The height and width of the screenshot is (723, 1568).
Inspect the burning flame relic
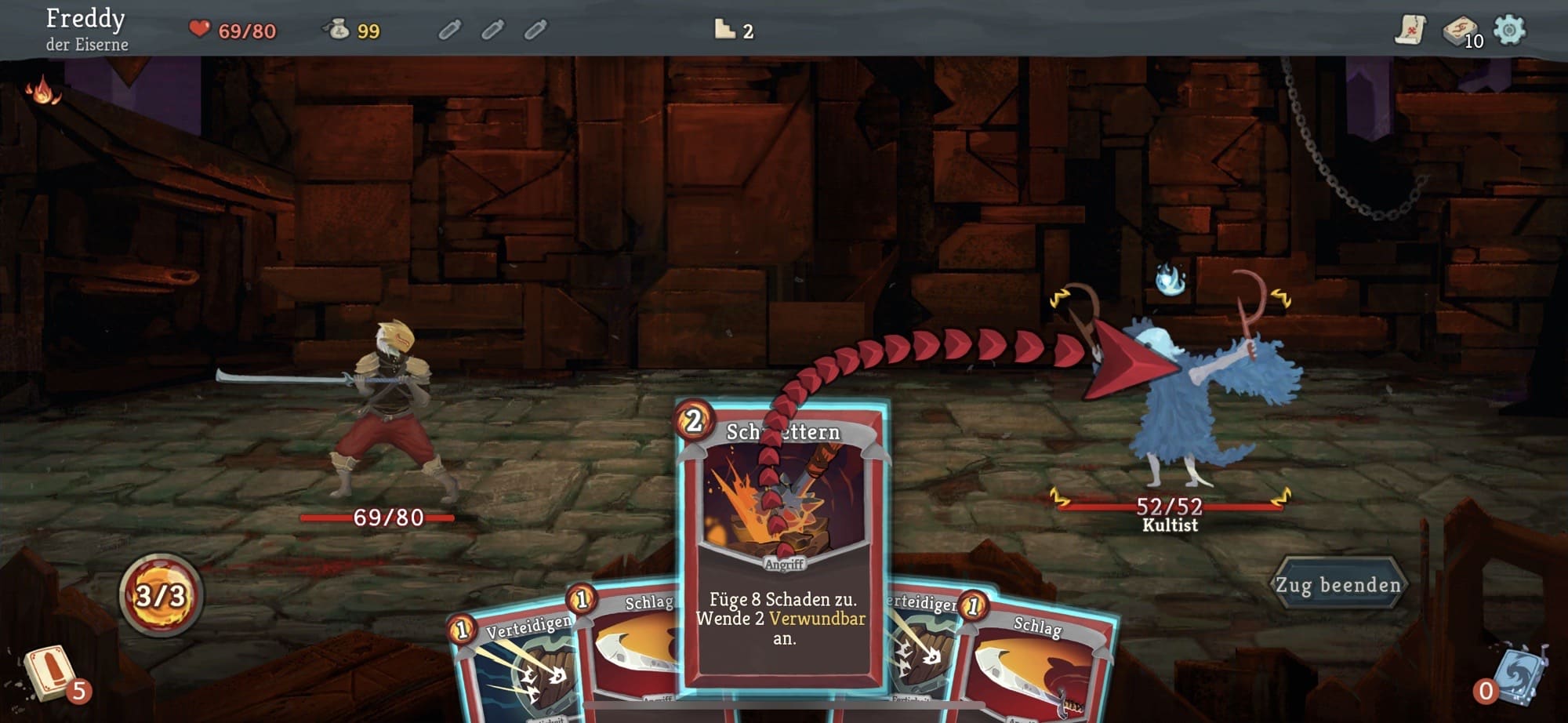coord(43,92)
